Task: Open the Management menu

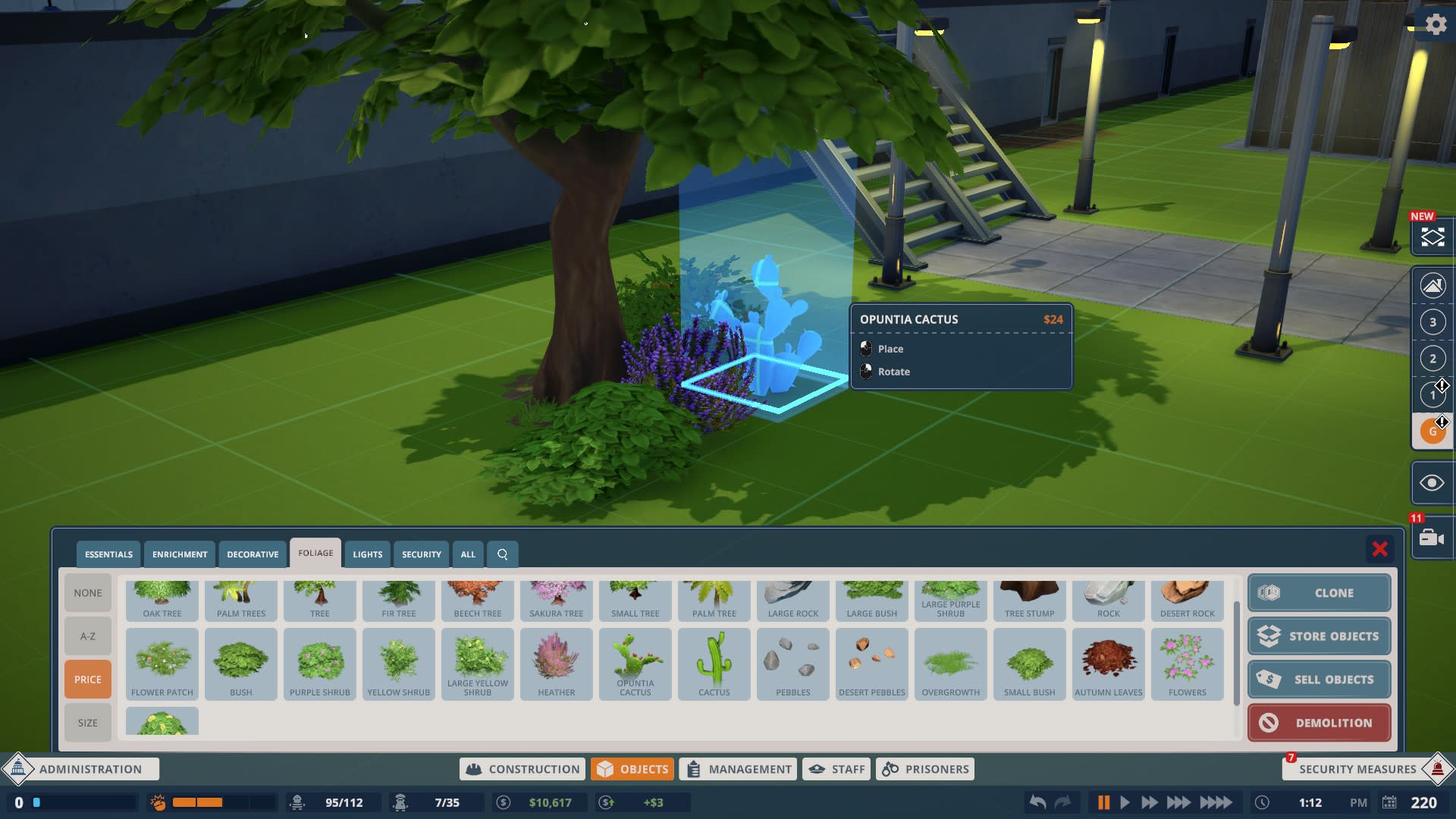Action: (737, 768)
